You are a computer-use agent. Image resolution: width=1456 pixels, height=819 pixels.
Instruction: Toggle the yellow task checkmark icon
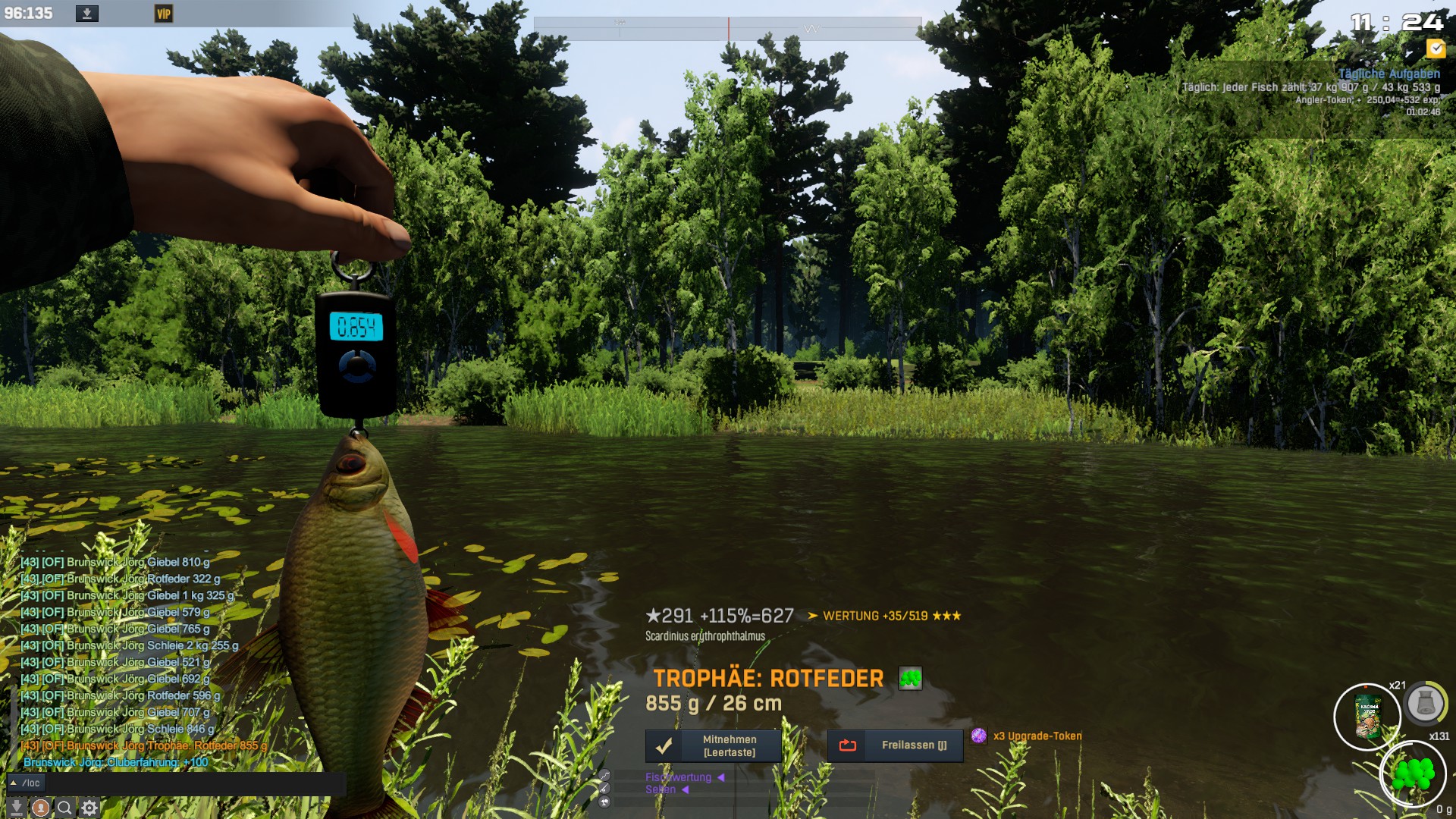tap(1436, 49)
